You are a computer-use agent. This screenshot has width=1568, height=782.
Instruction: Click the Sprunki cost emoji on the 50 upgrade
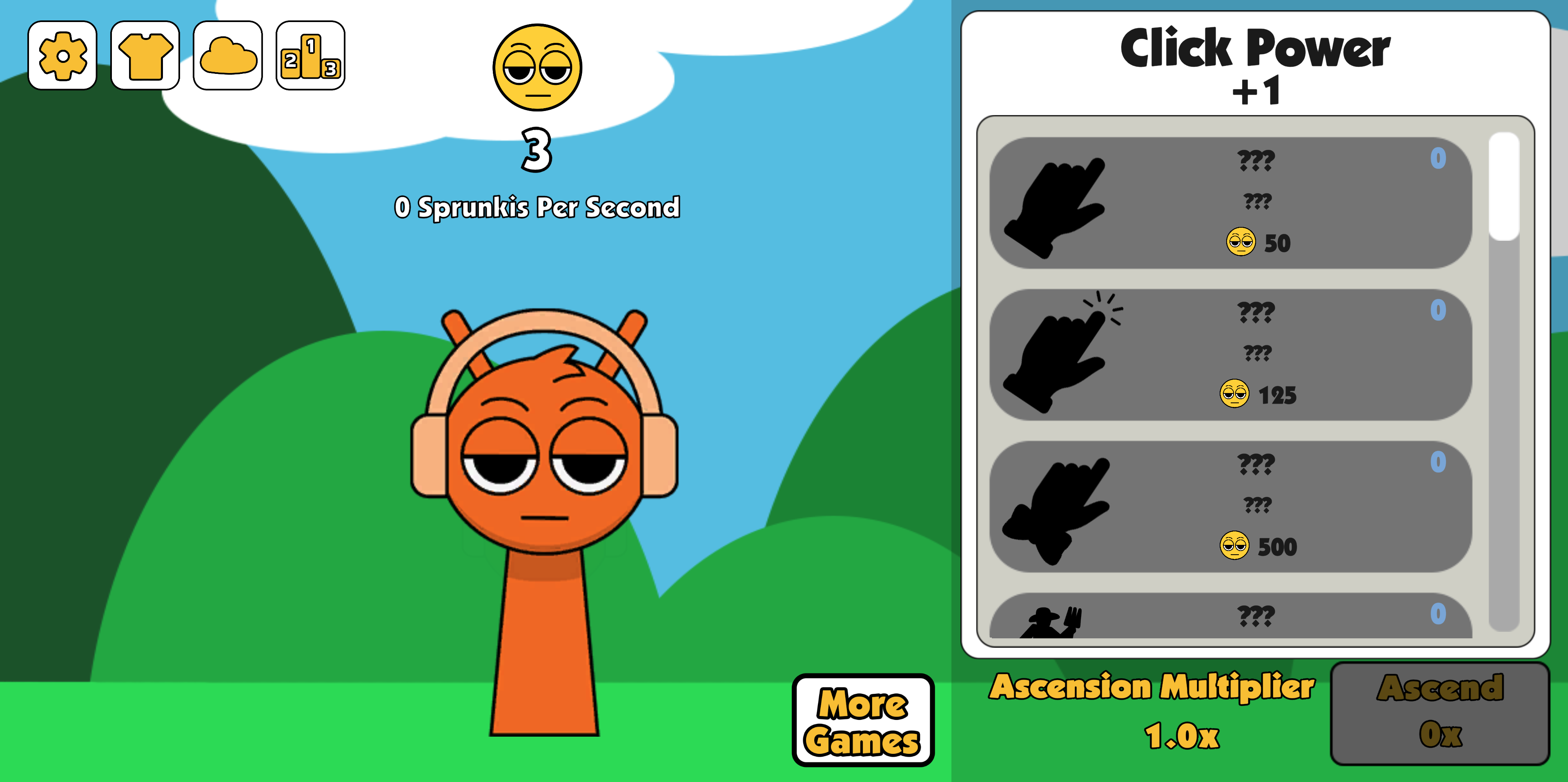click(x=1241, y=242)
